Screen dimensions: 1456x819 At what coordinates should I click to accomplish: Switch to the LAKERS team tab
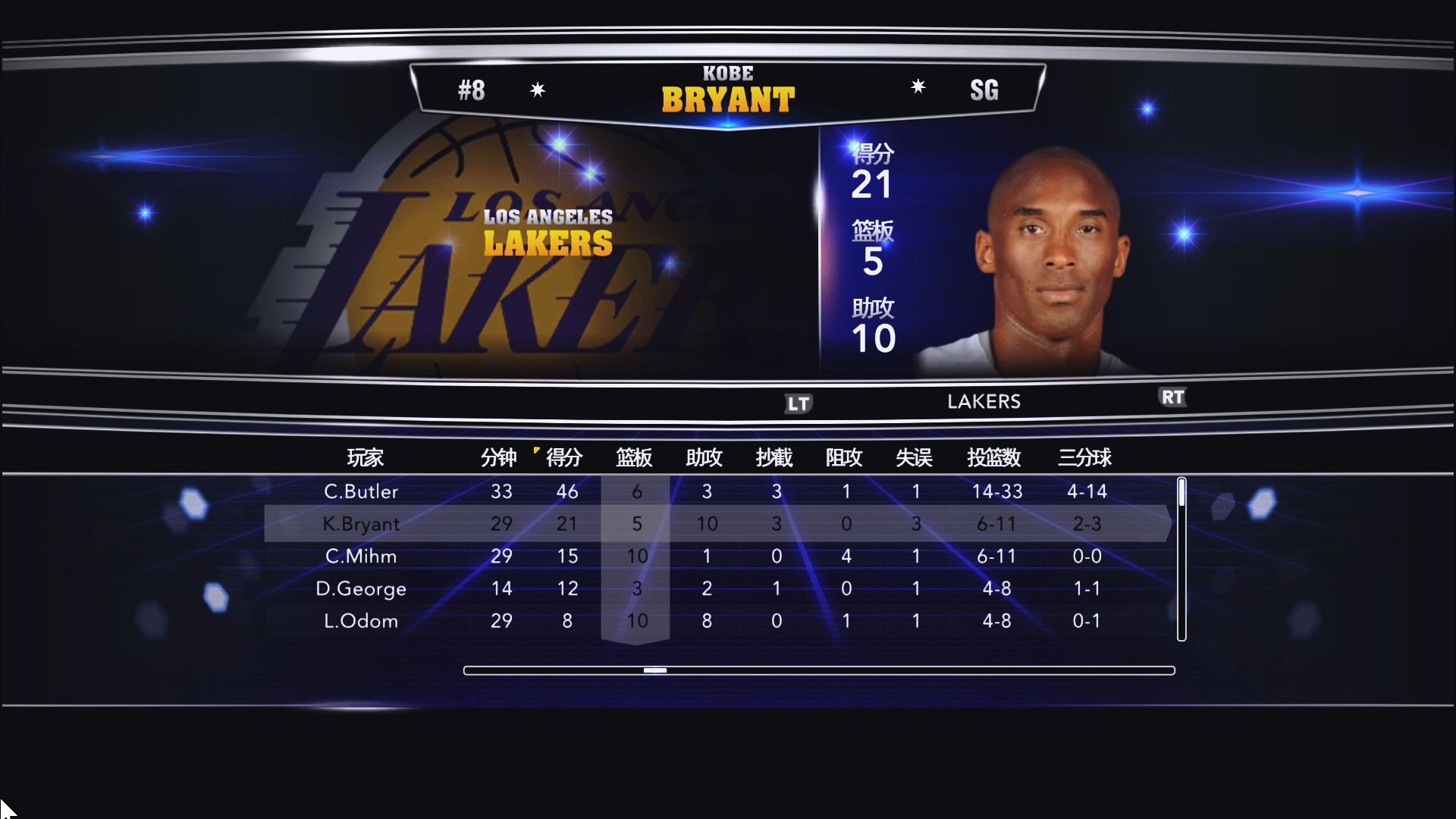(984, 401)
